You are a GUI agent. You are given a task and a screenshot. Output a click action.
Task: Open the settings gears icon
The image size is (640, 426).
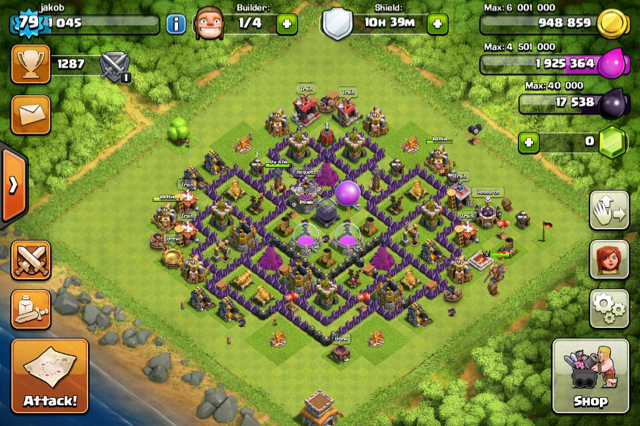[608, 309]
